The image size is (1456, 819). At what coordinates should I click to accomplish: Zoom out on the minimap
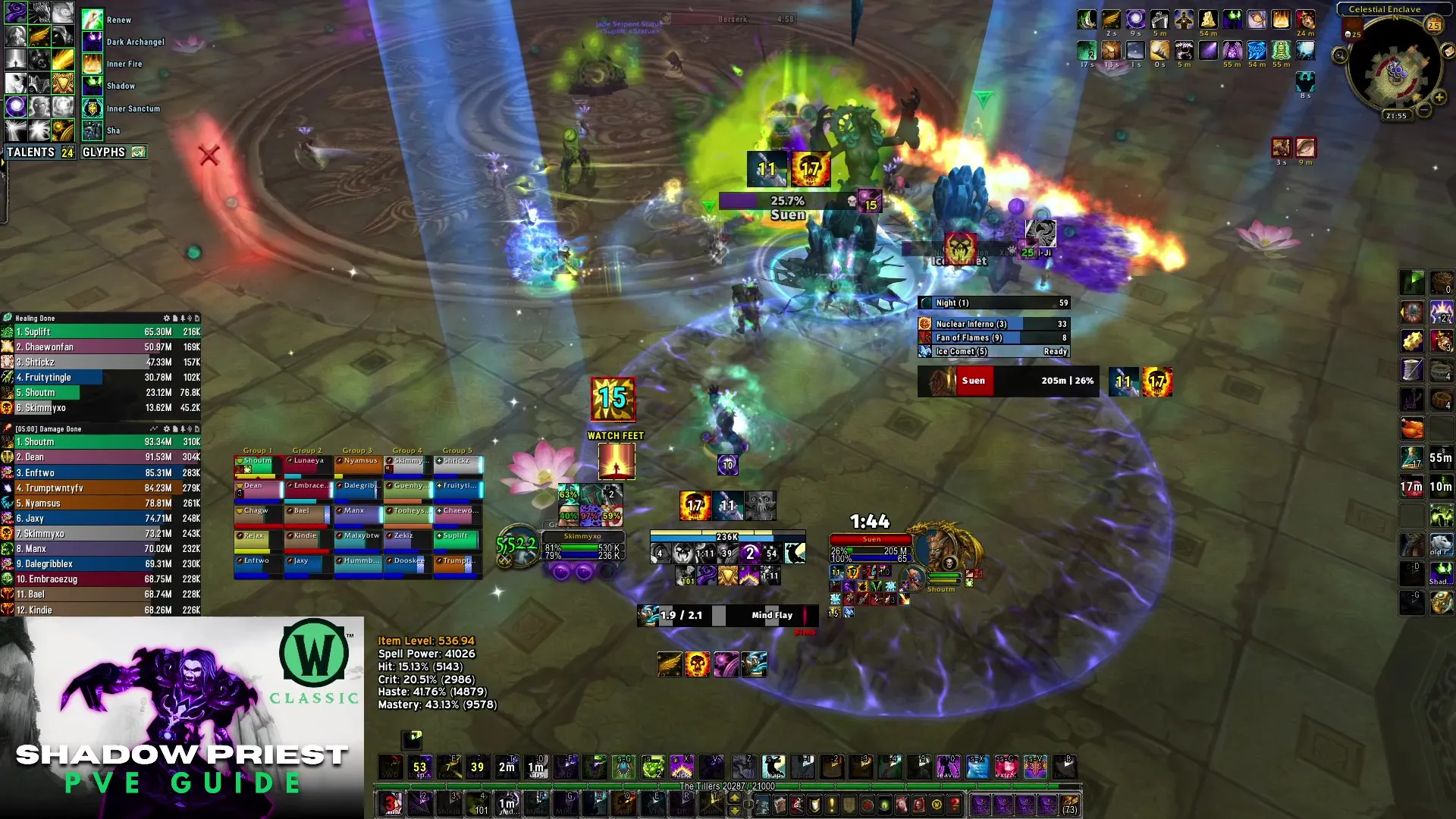1425,111
